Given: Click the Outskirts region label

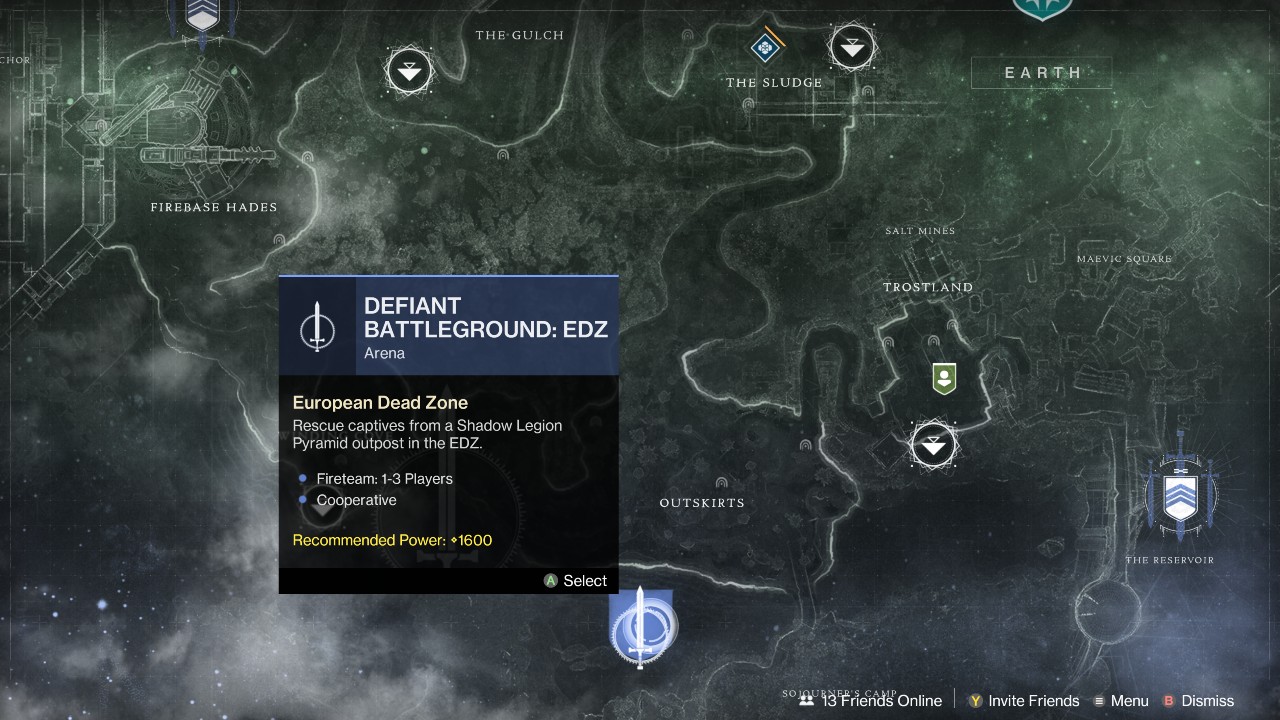Looking at the screenshot, I should coord(701,502).
